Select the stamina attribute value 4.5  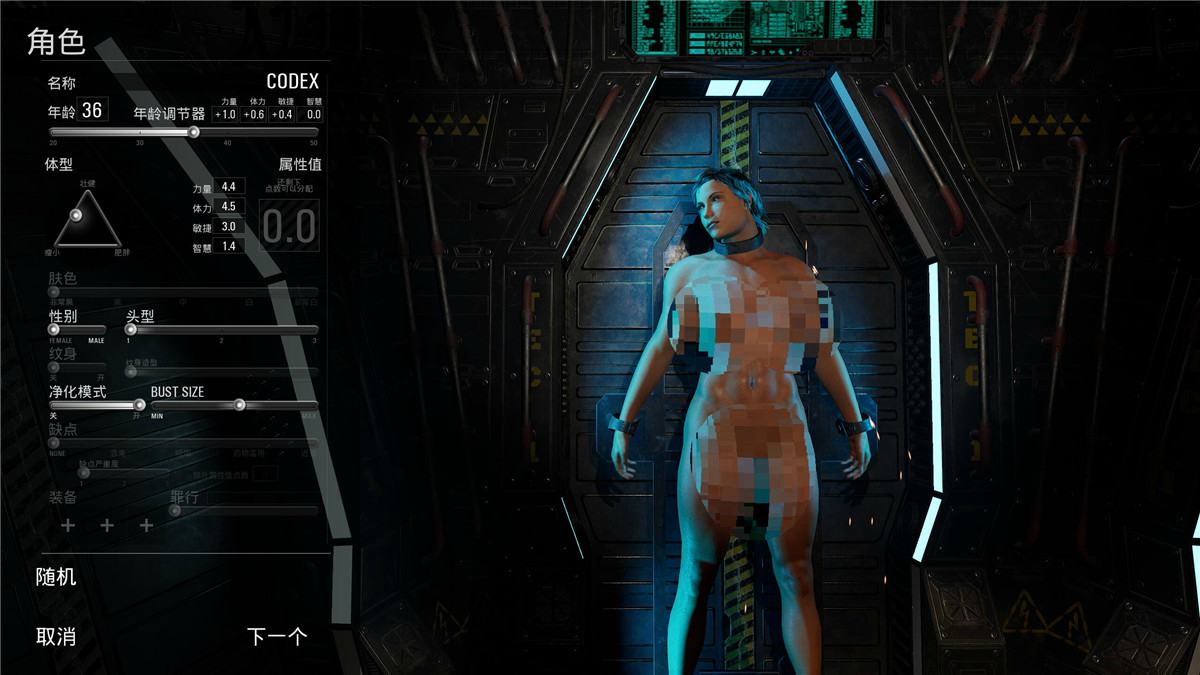click(x=229, y=206)
